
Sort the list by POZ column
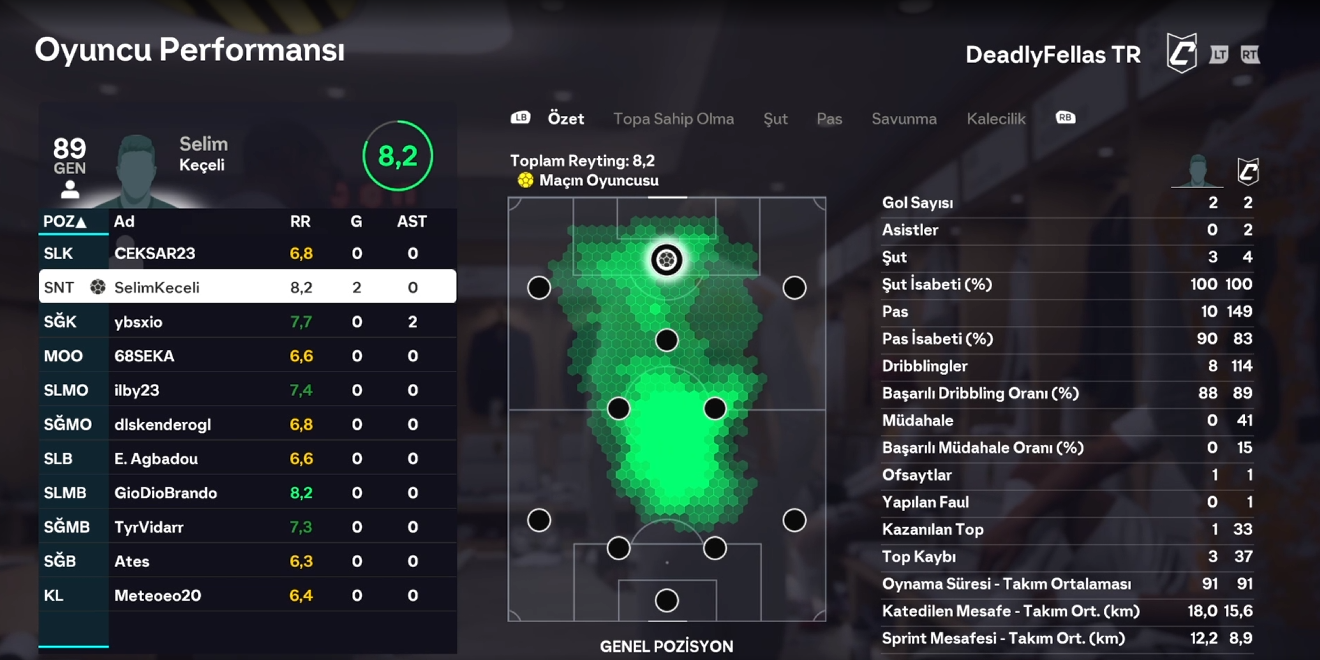[x=65, y=222]
